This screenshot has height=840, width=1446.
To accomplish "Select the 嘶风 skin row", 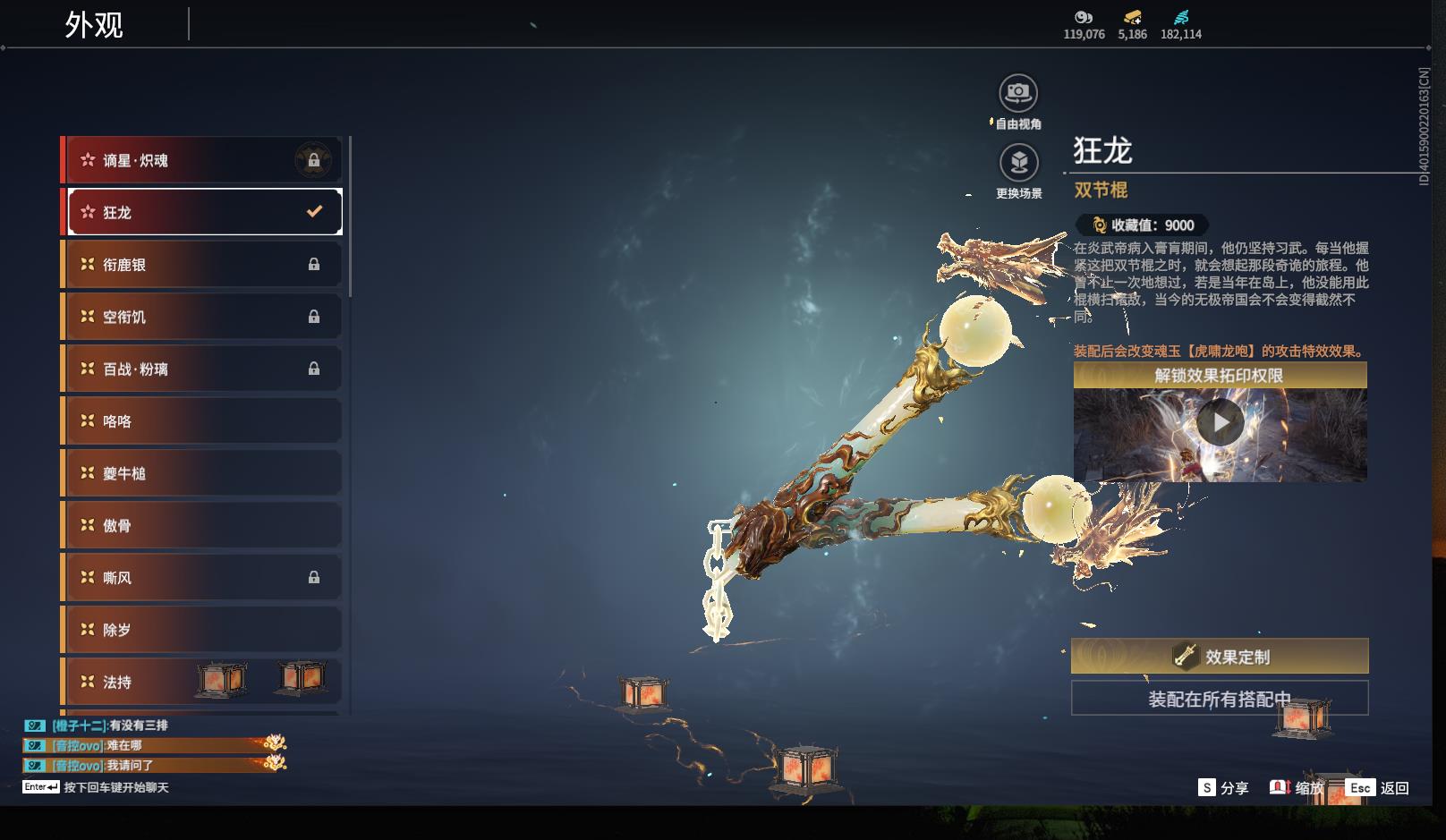I will tap(202, 578).
